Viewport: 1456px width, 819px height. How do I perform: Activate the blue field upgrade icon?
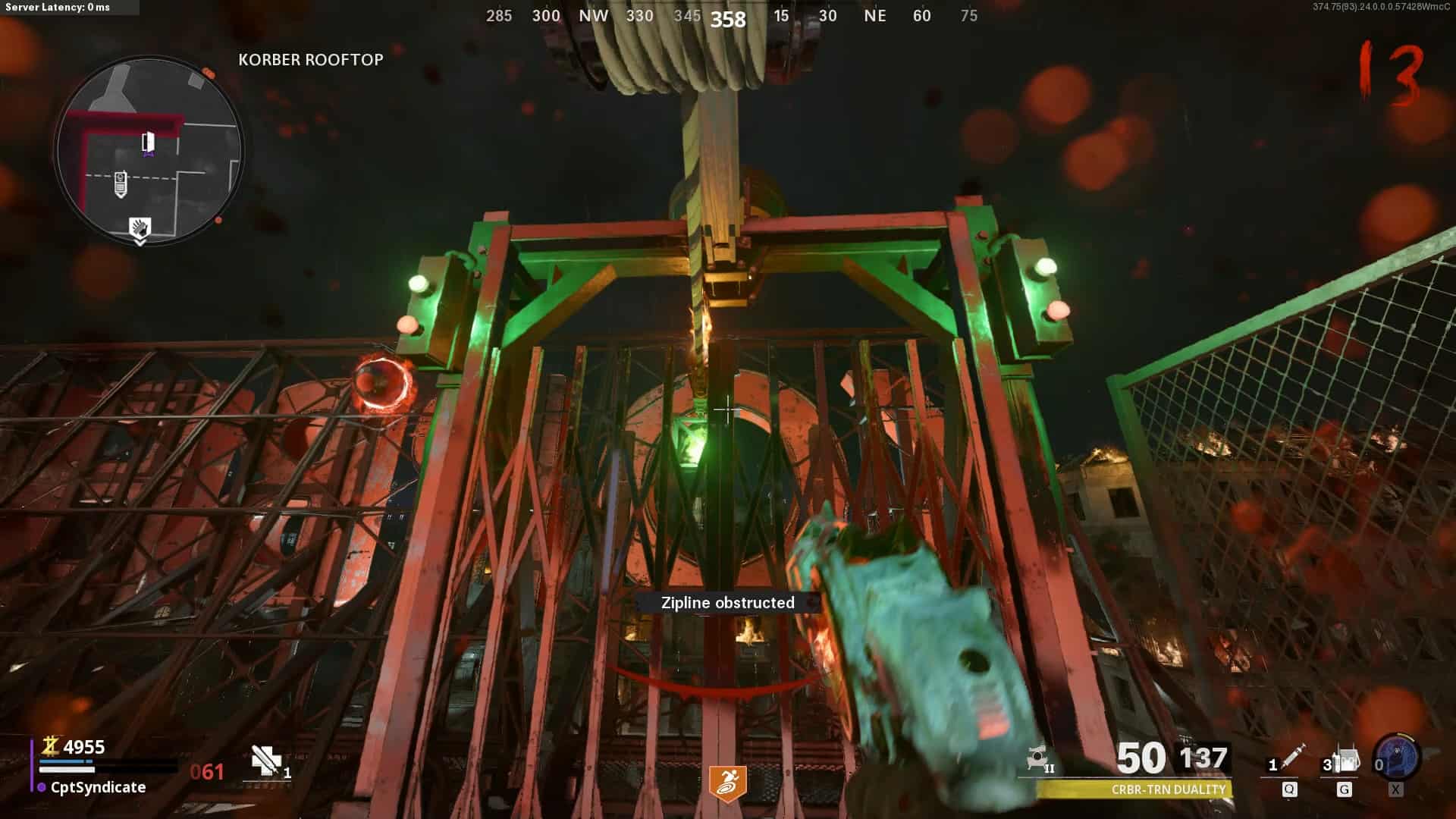[1397, 755]
